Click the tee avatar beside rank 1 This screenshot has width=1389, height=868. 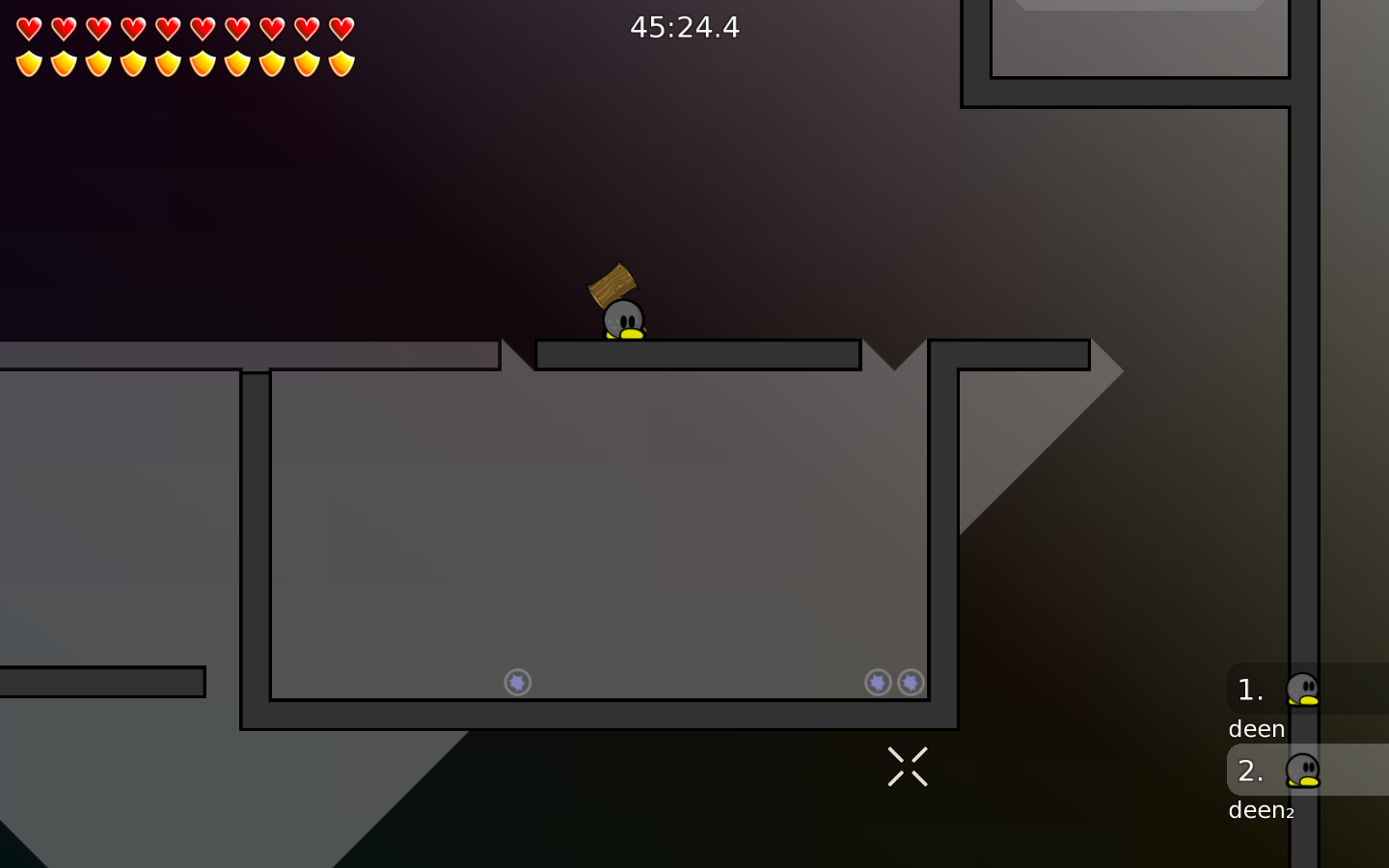tap(1305, 689)
